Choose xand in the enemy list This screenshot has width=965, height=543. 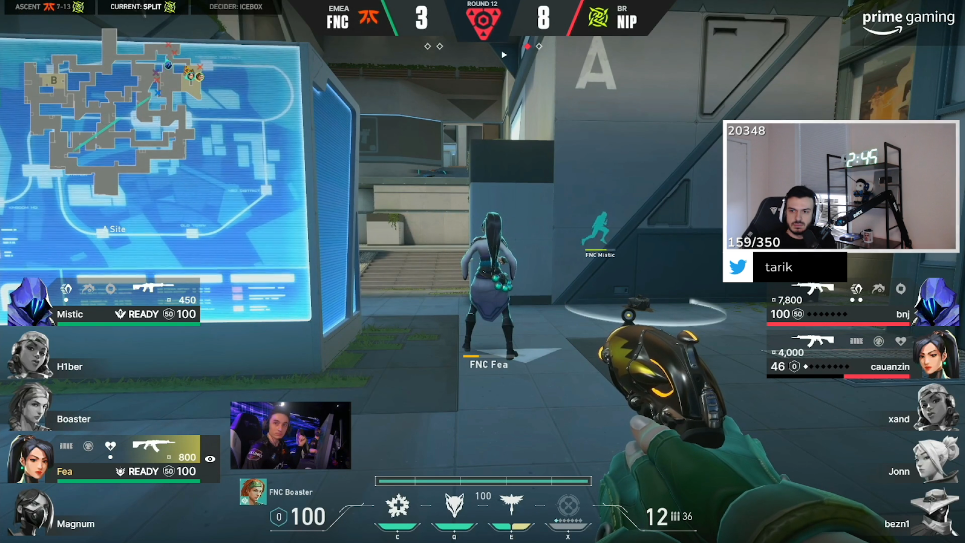934,408
